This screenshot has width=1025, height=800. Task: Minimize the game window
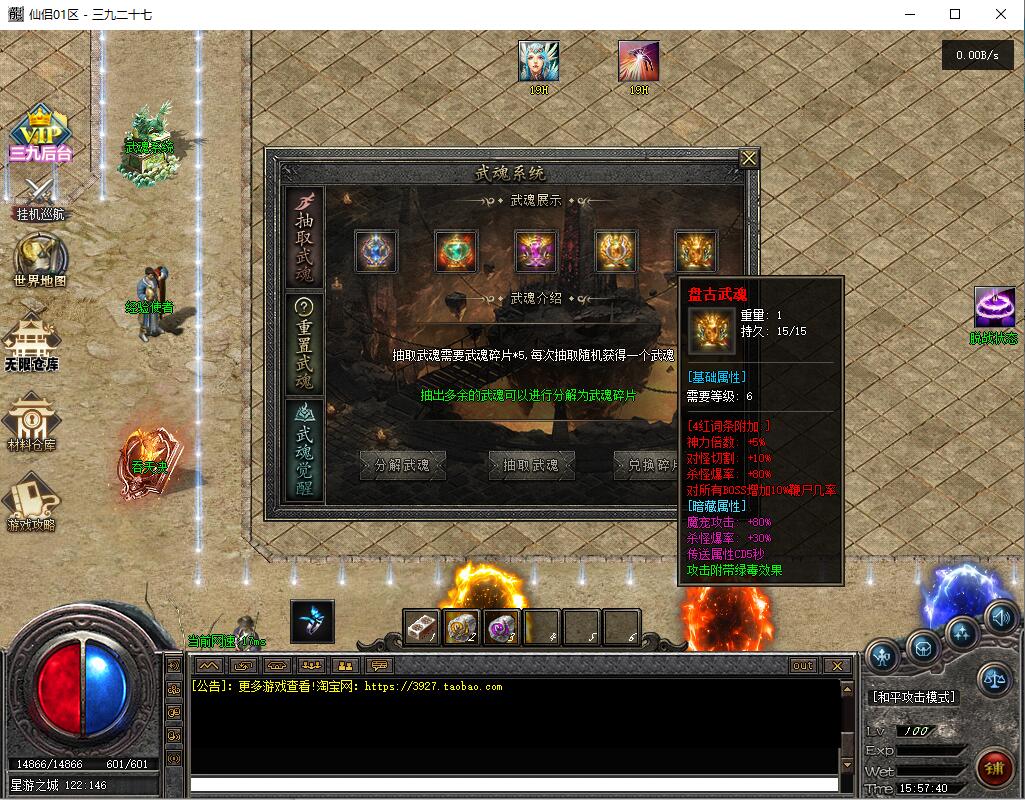pos(909,14)
